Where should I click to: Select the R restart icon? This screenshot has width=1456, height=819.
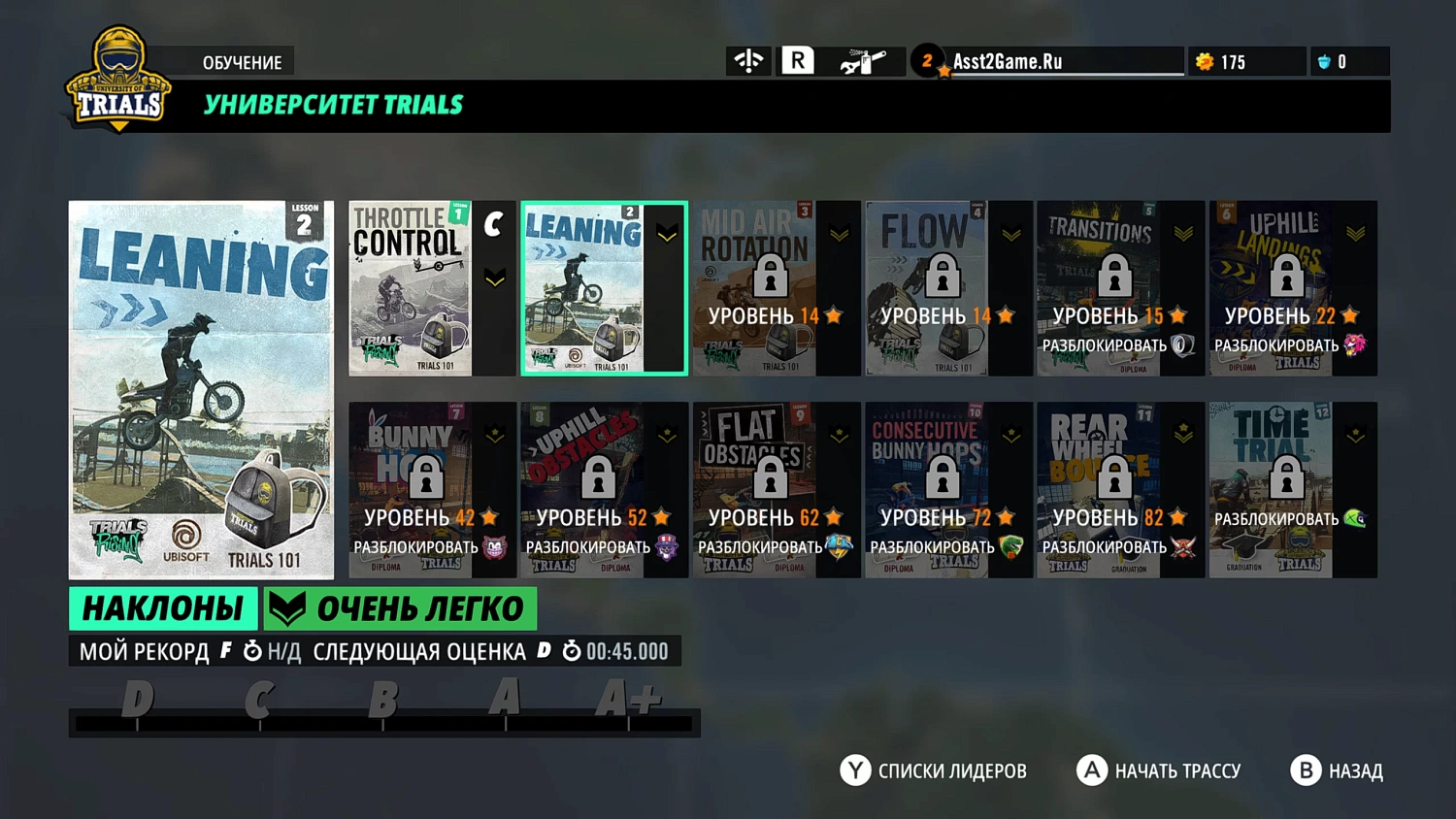click(796, 60)
